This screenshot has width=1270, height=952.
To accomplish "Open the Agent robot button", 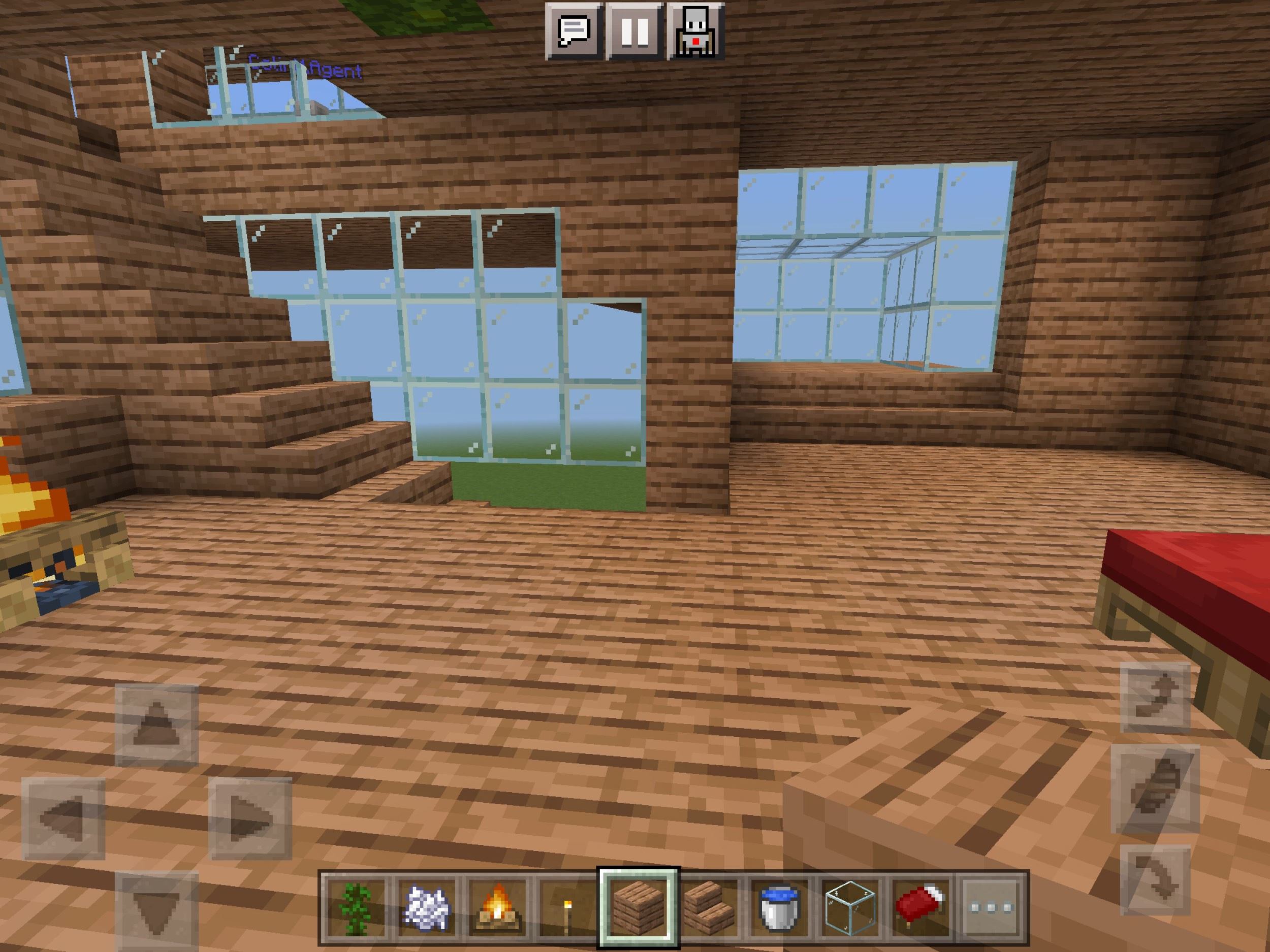I will [x=695, y=31].
